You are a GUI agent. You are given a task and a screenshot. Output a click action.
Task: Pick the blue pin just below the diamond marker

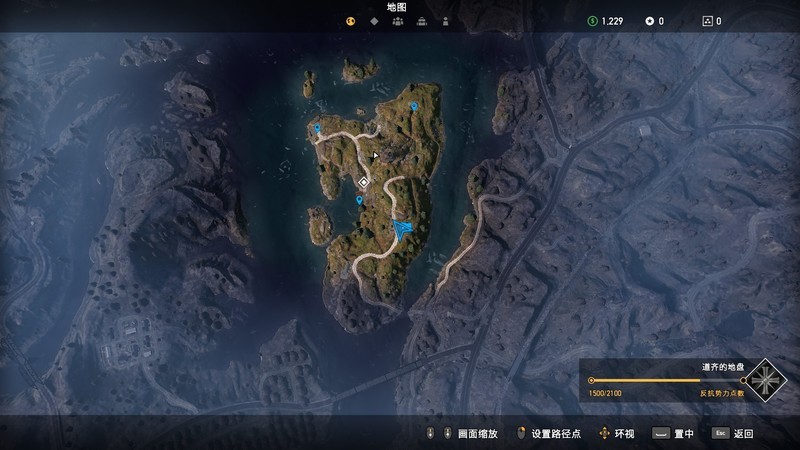[359, 200]
